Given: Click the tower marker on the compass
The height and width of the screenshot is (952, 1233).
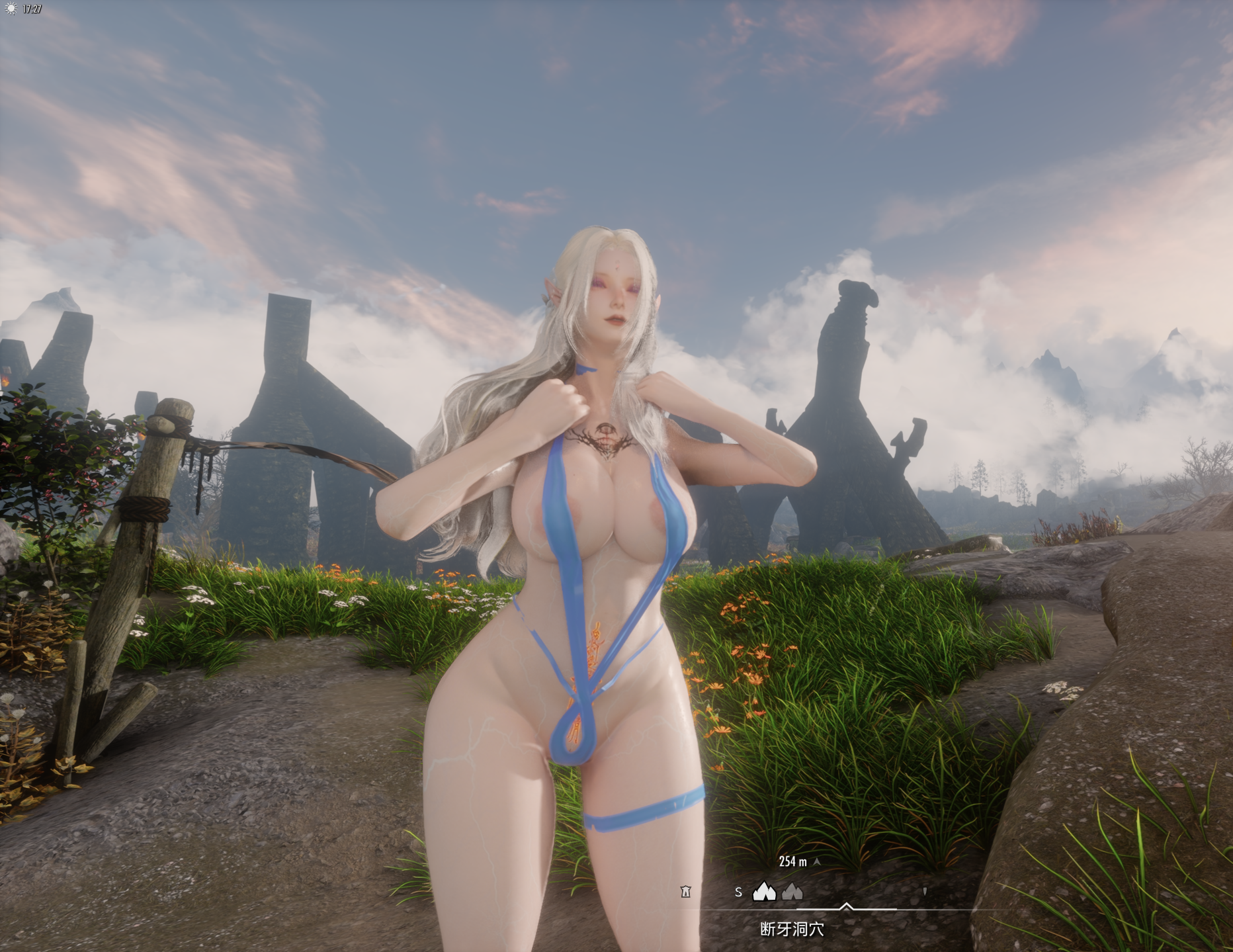Looking at the screenshot, I should pyautogui.click(x=685, y=892).
